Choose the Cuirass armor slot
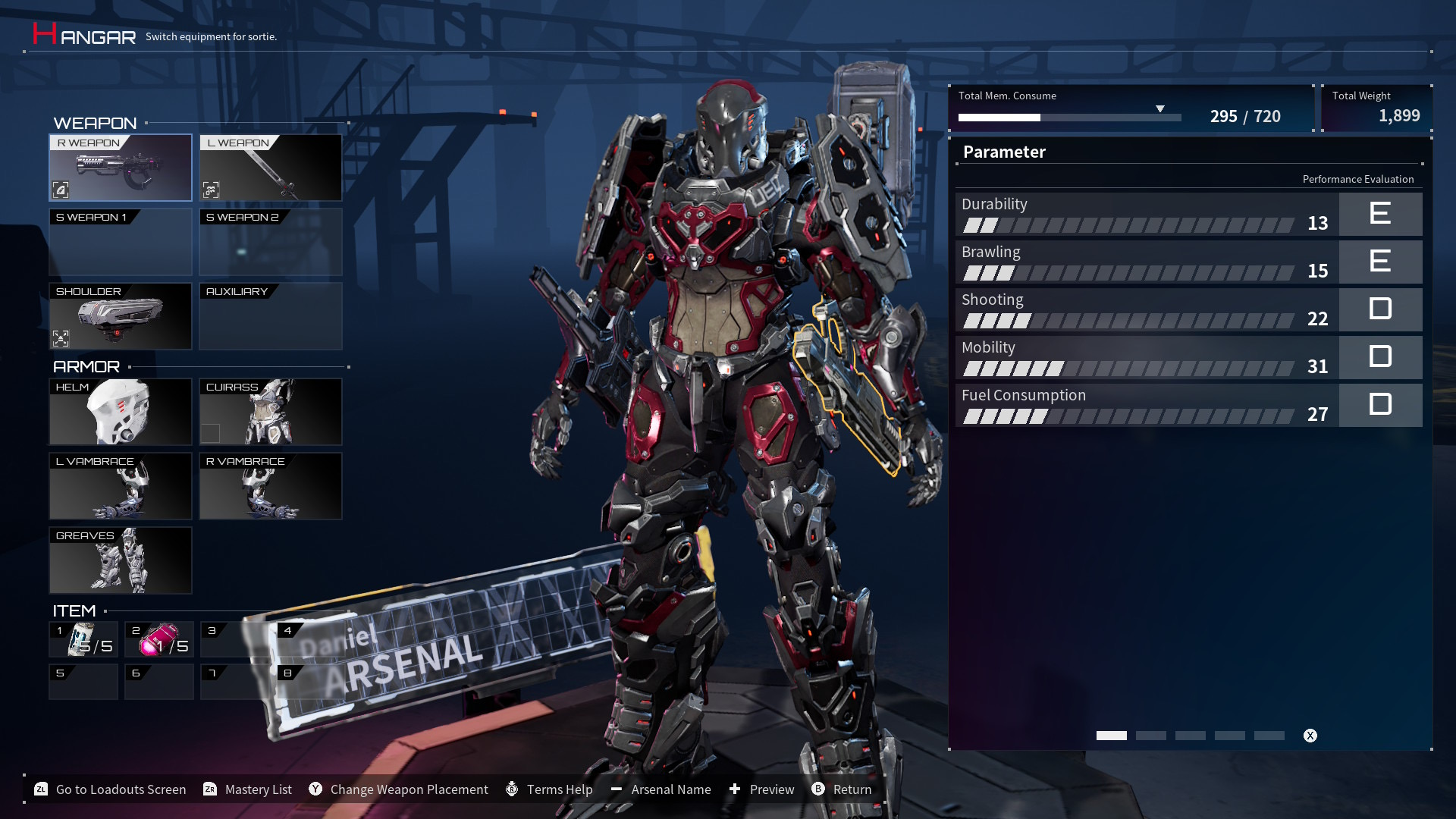 point(271,412)
